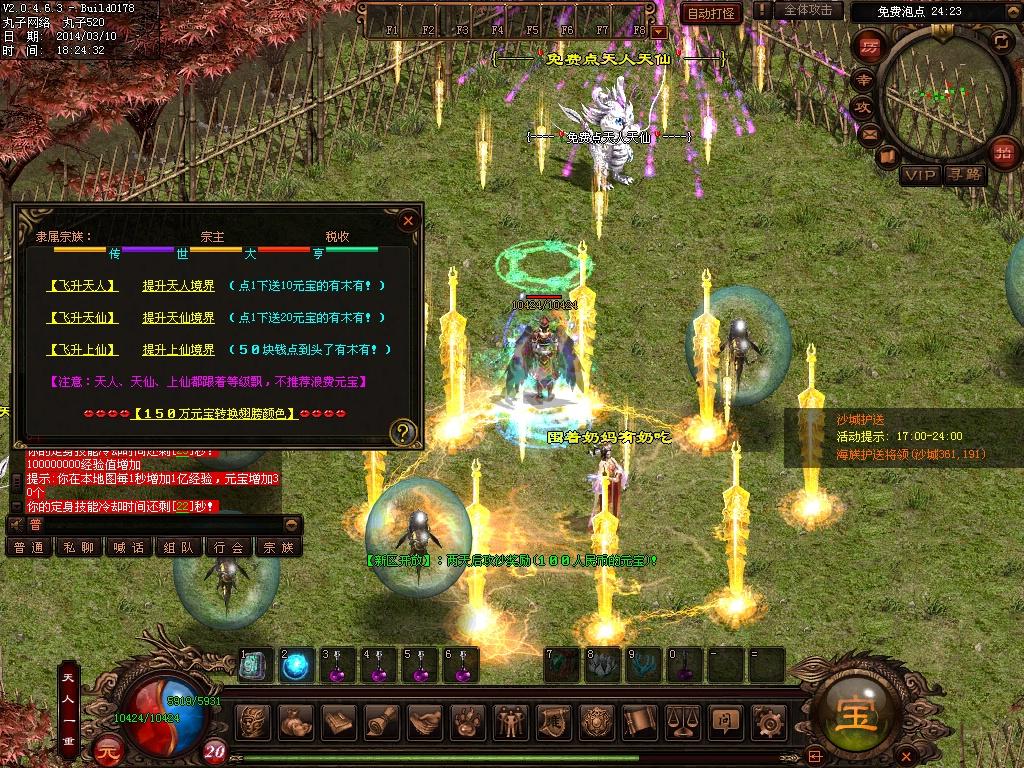Viewport: 1024px width, 768px height.
Task: Switch chat to the 私聊 channel
Action: 78,547
